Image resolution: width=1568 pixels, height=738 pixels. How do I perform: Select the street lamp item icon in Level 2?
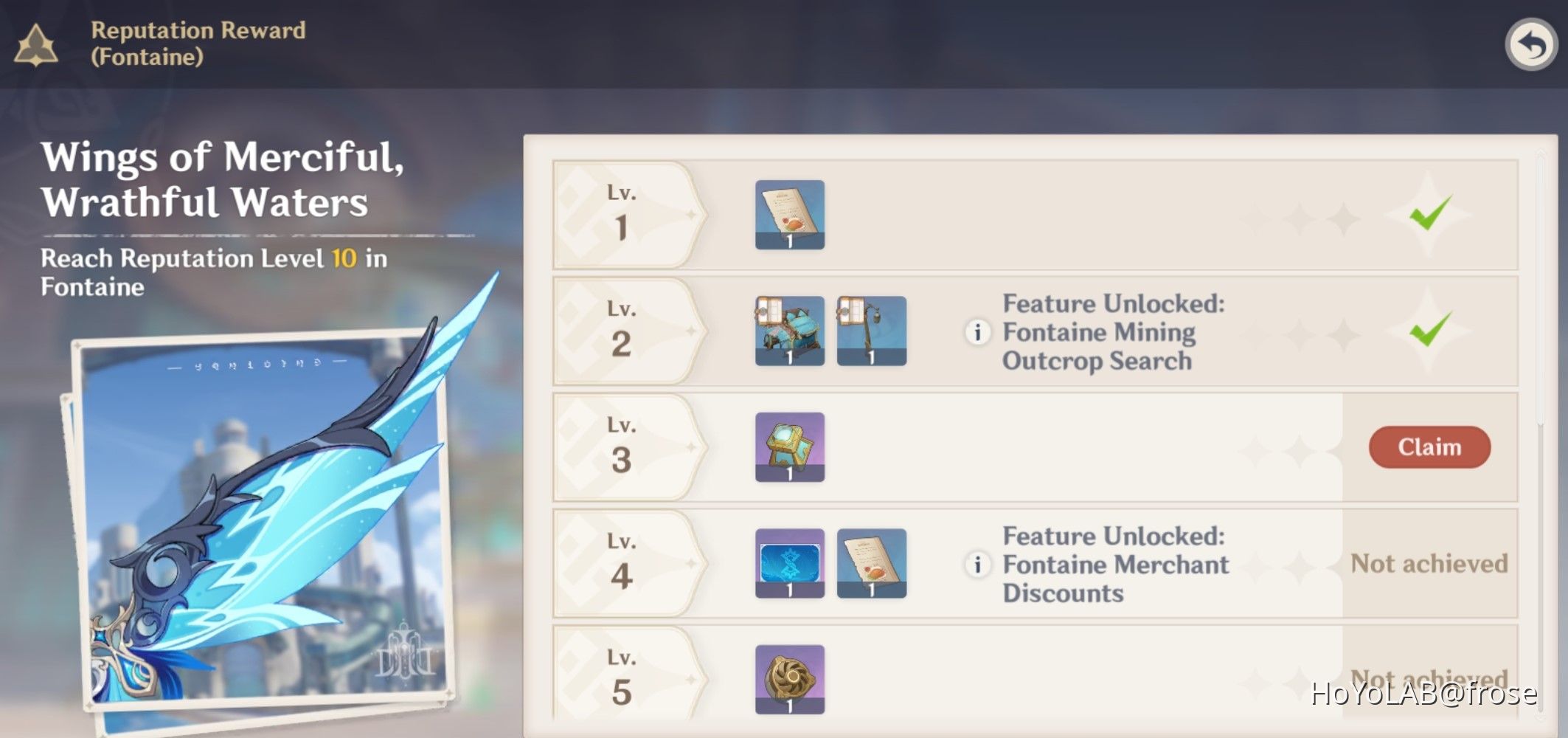click(871, 332)
